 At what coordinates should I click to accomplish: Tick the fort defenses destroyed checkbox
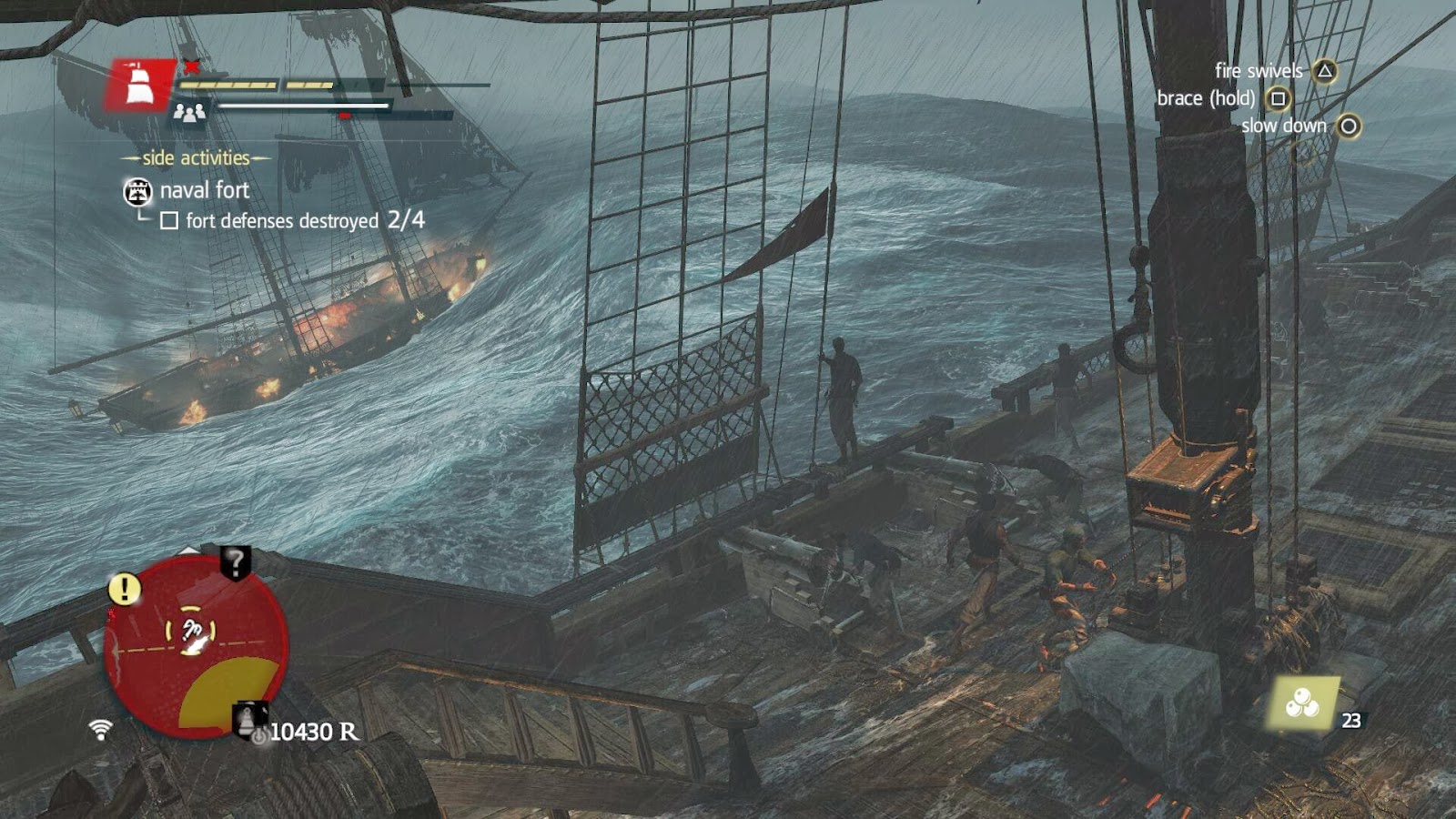point(169,221)
